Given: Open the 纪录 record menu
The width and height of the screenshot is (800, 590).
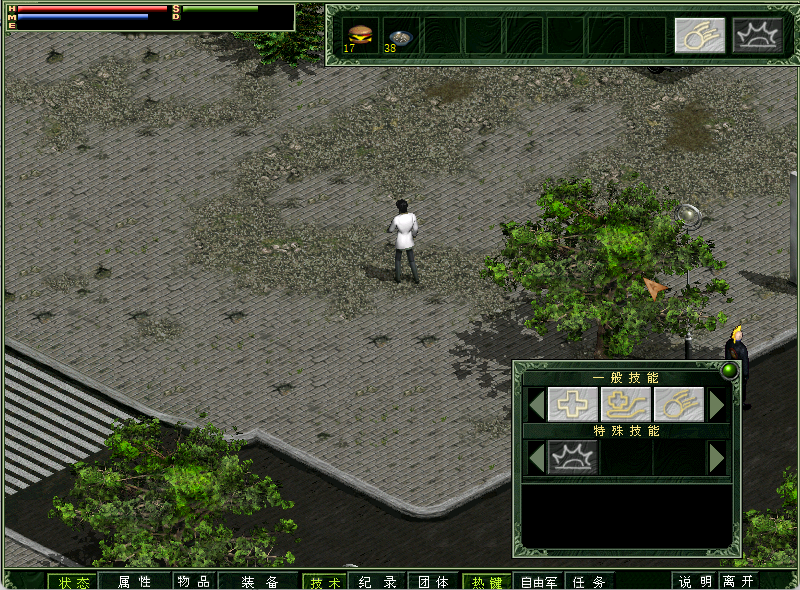Looking at the screenshot, I should 377,581.
